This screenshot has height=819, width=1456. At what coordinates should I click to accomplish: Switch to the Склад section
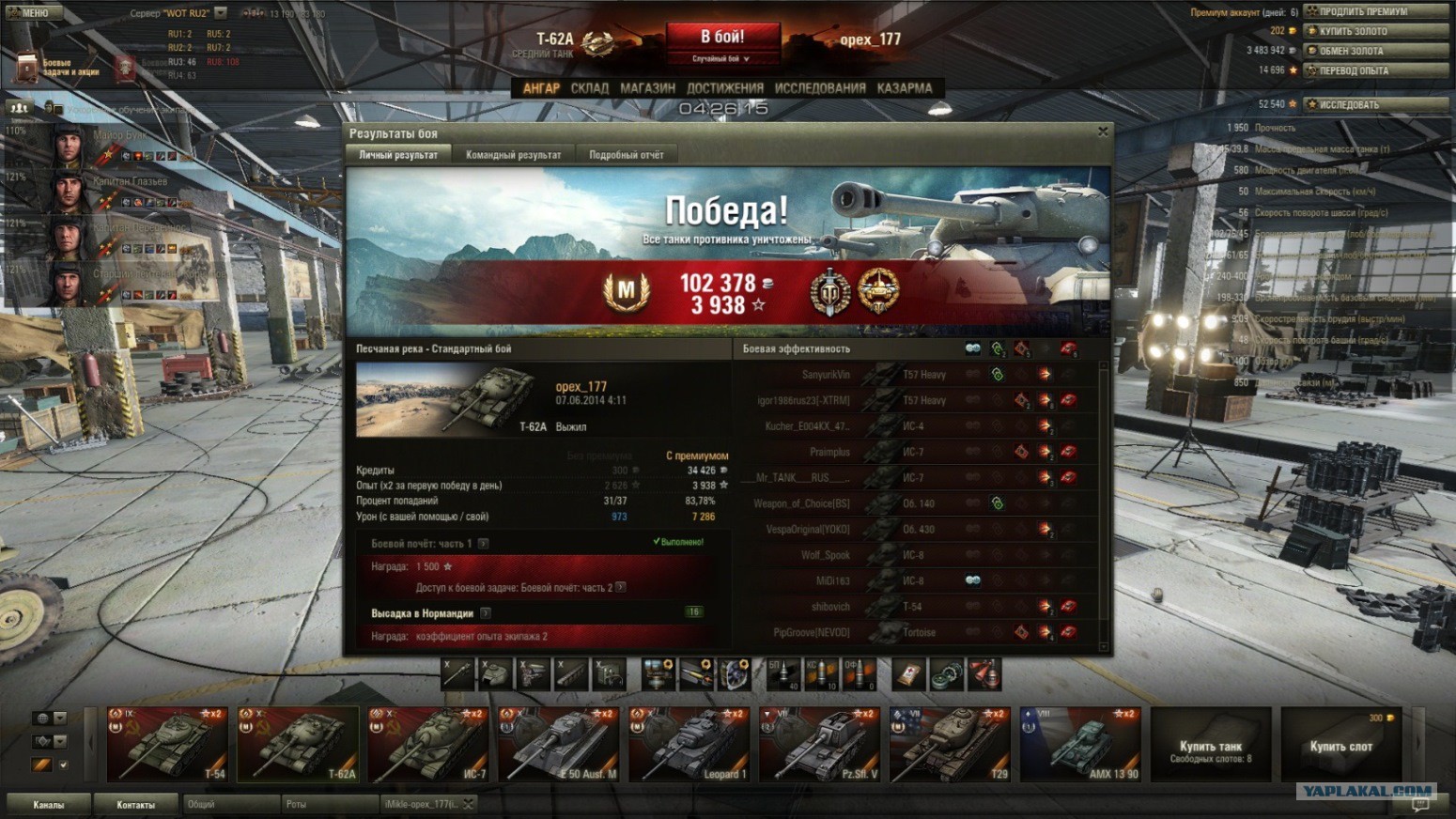pyautogui.click(x=589, y=88)
